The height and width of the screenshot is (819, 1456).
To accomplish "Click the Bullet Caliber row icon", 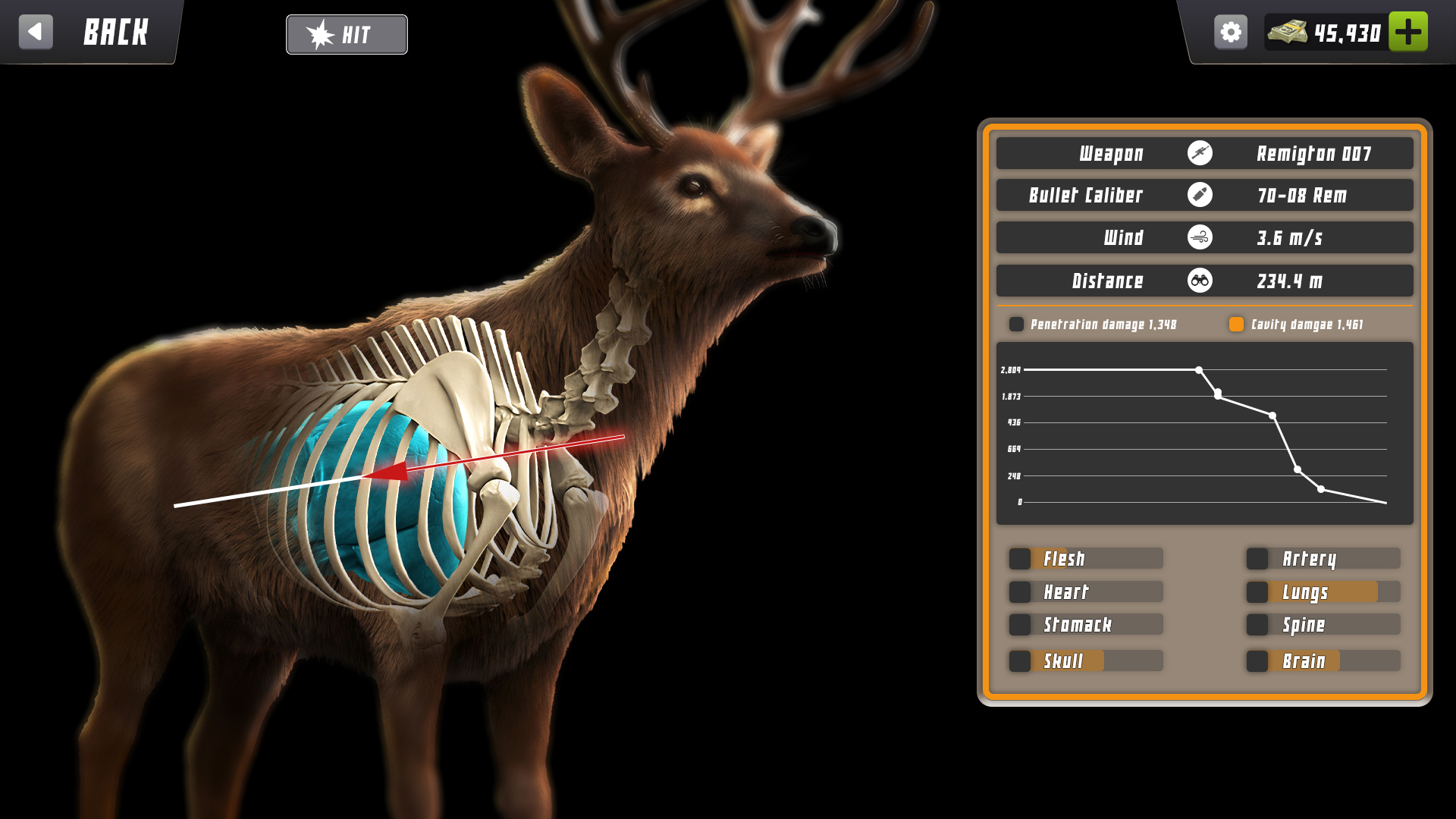I will point(1200,195).
